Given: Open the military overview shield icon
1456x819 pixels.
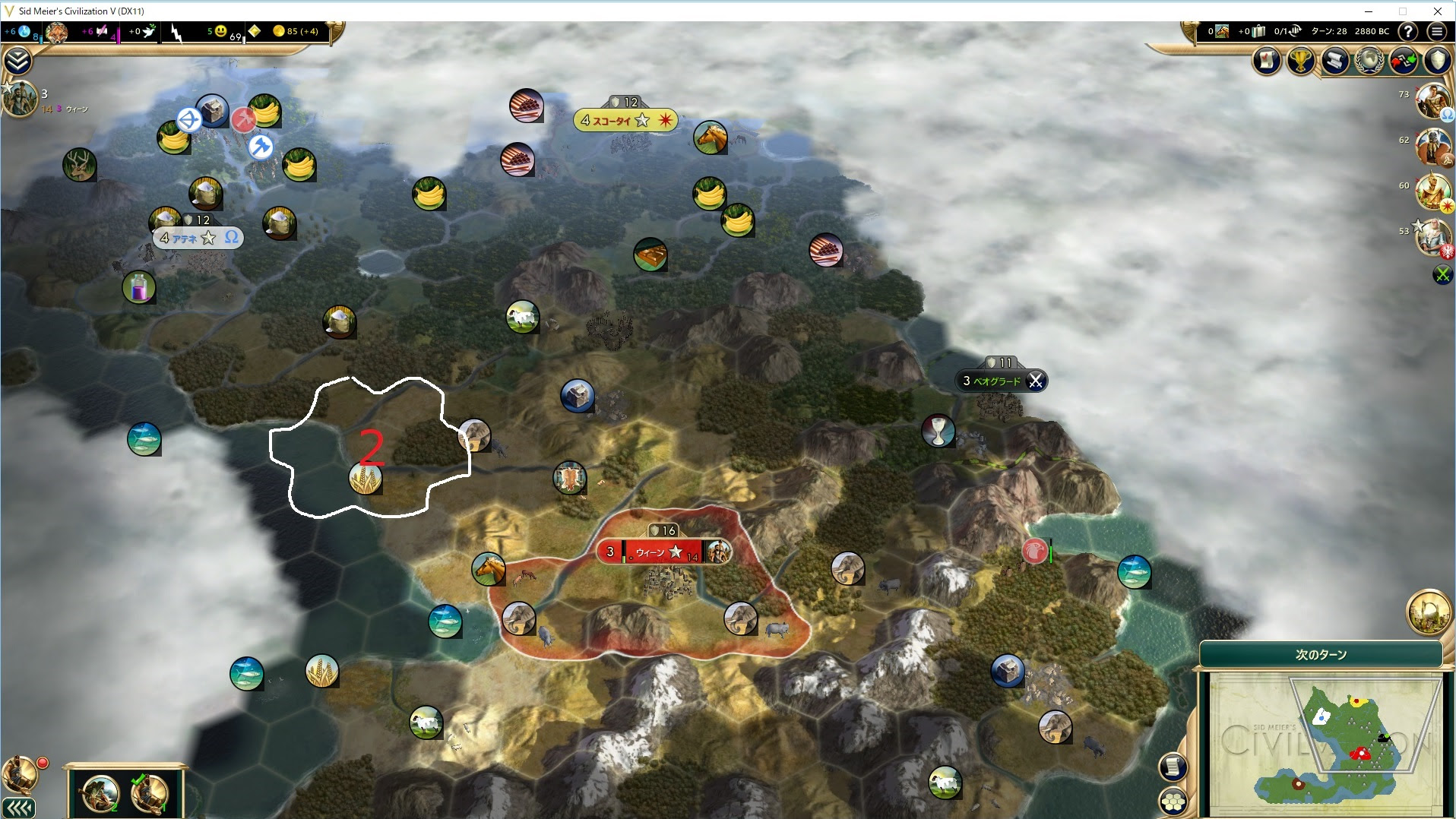Looking at the screenshot, I should point(1436,61).
